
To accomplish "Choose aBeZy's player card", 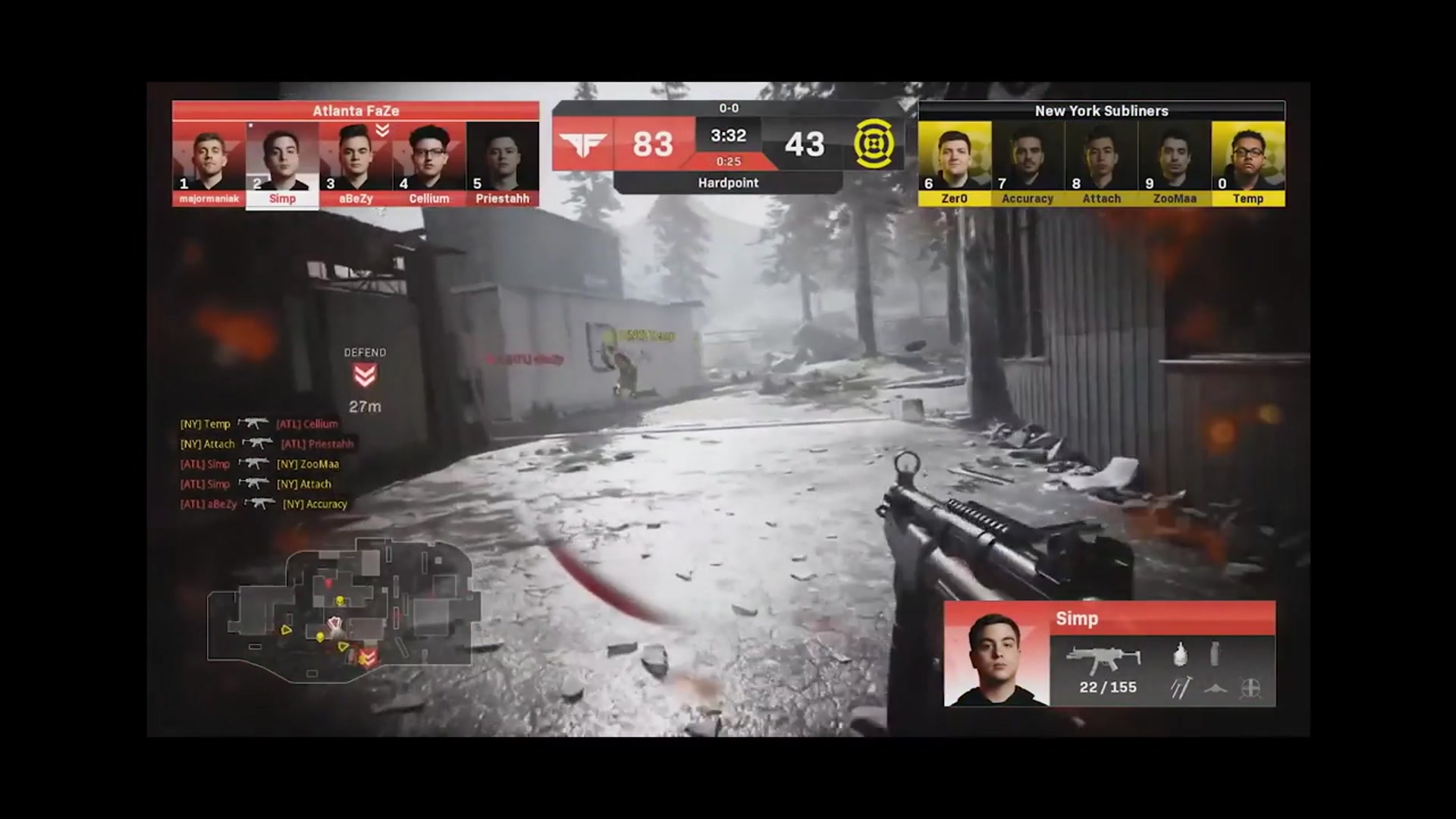I will tap(356, 157).
